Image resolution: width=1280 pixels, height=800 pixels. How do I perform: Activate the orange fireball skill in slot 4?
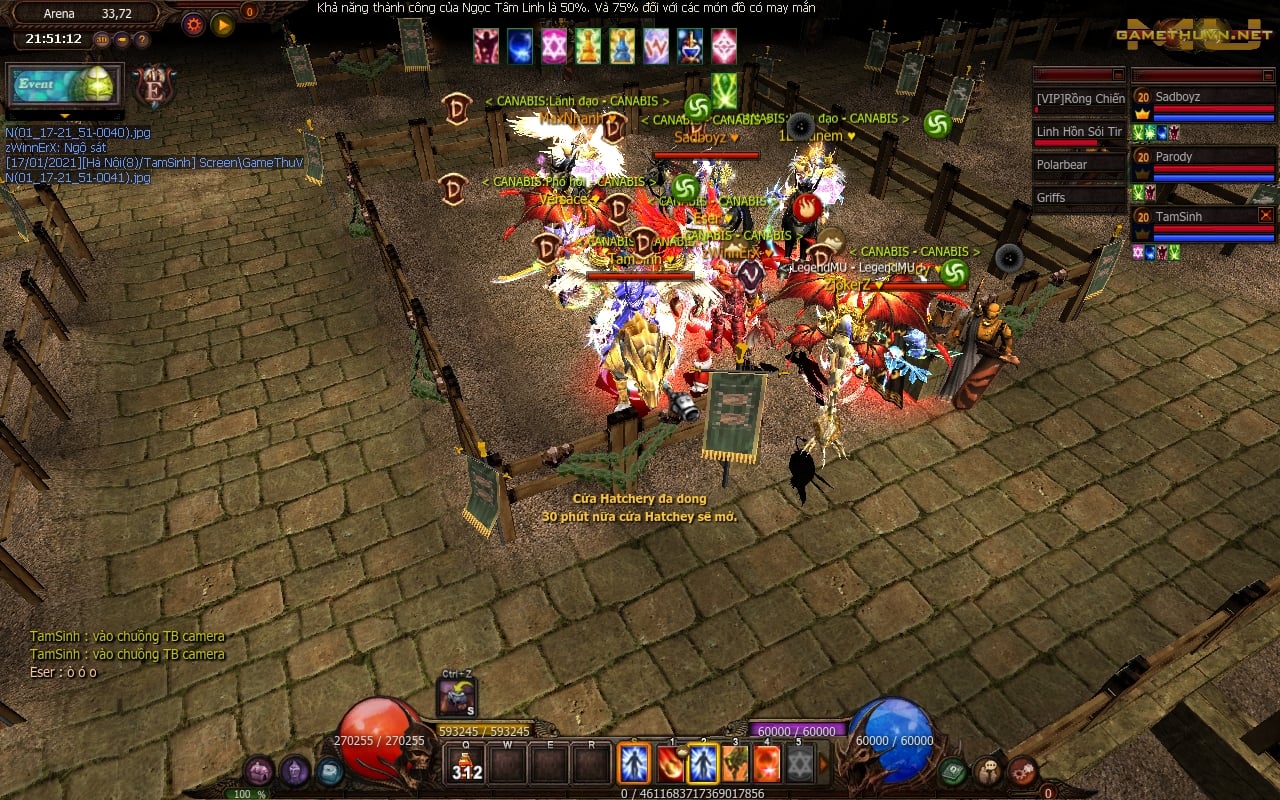point(767,765)
